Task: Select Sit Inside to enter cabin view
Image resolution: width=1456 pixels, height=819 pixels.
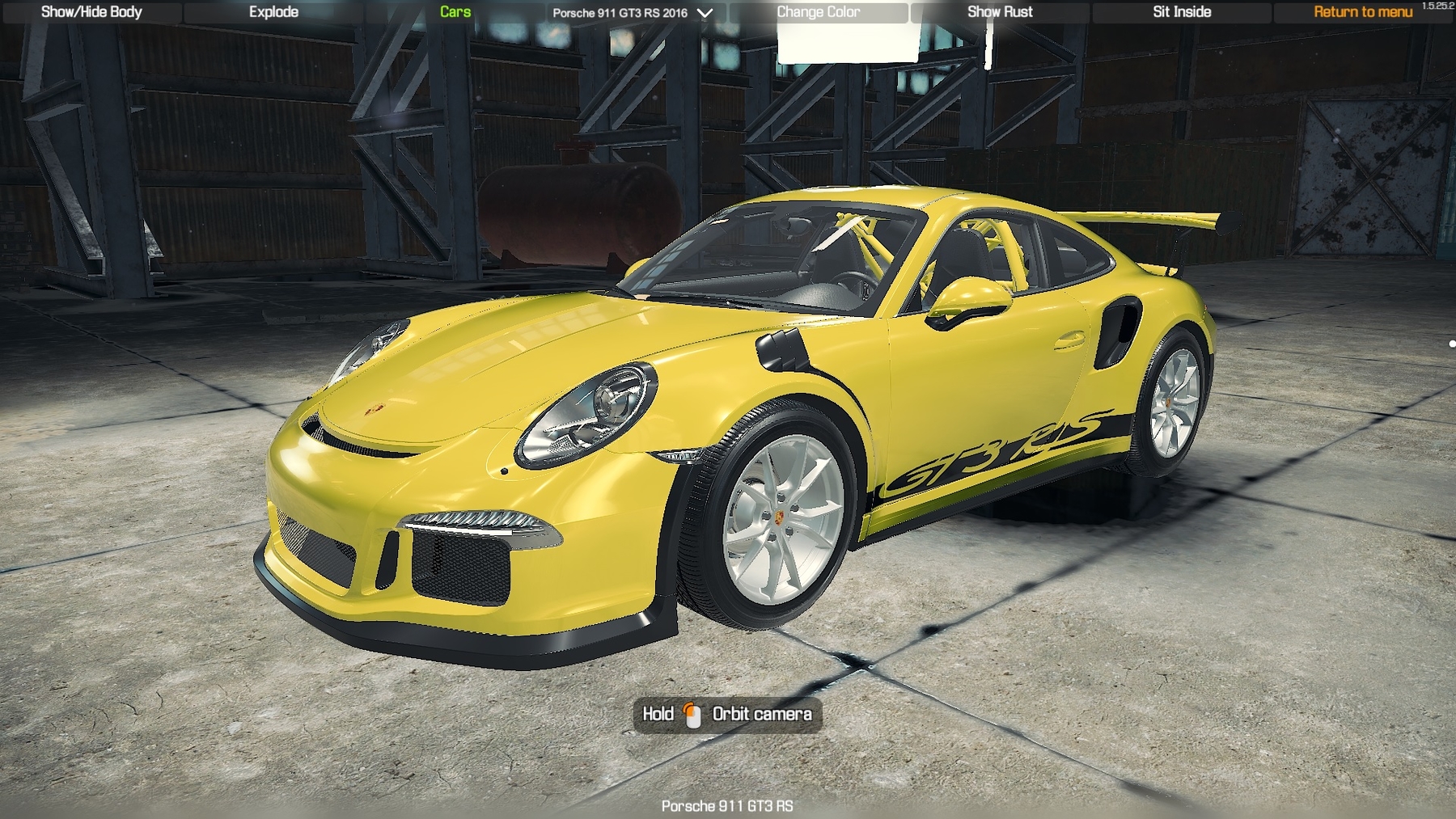Action: pyautogui.click(x=1182, y=12)
